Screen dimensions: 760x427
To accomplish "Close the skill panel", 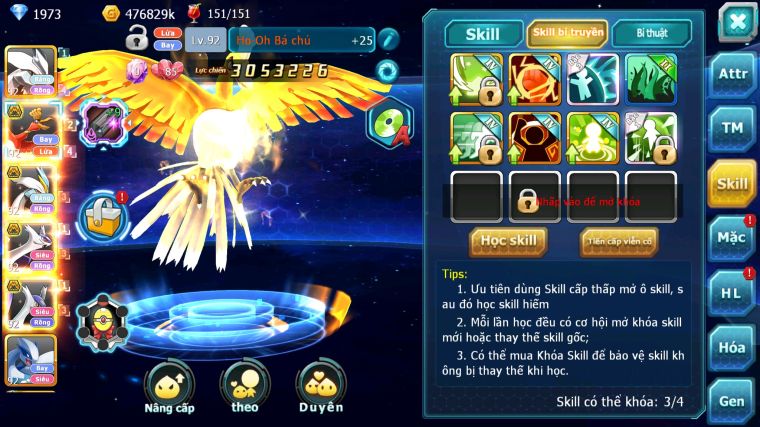I will 737,21.
